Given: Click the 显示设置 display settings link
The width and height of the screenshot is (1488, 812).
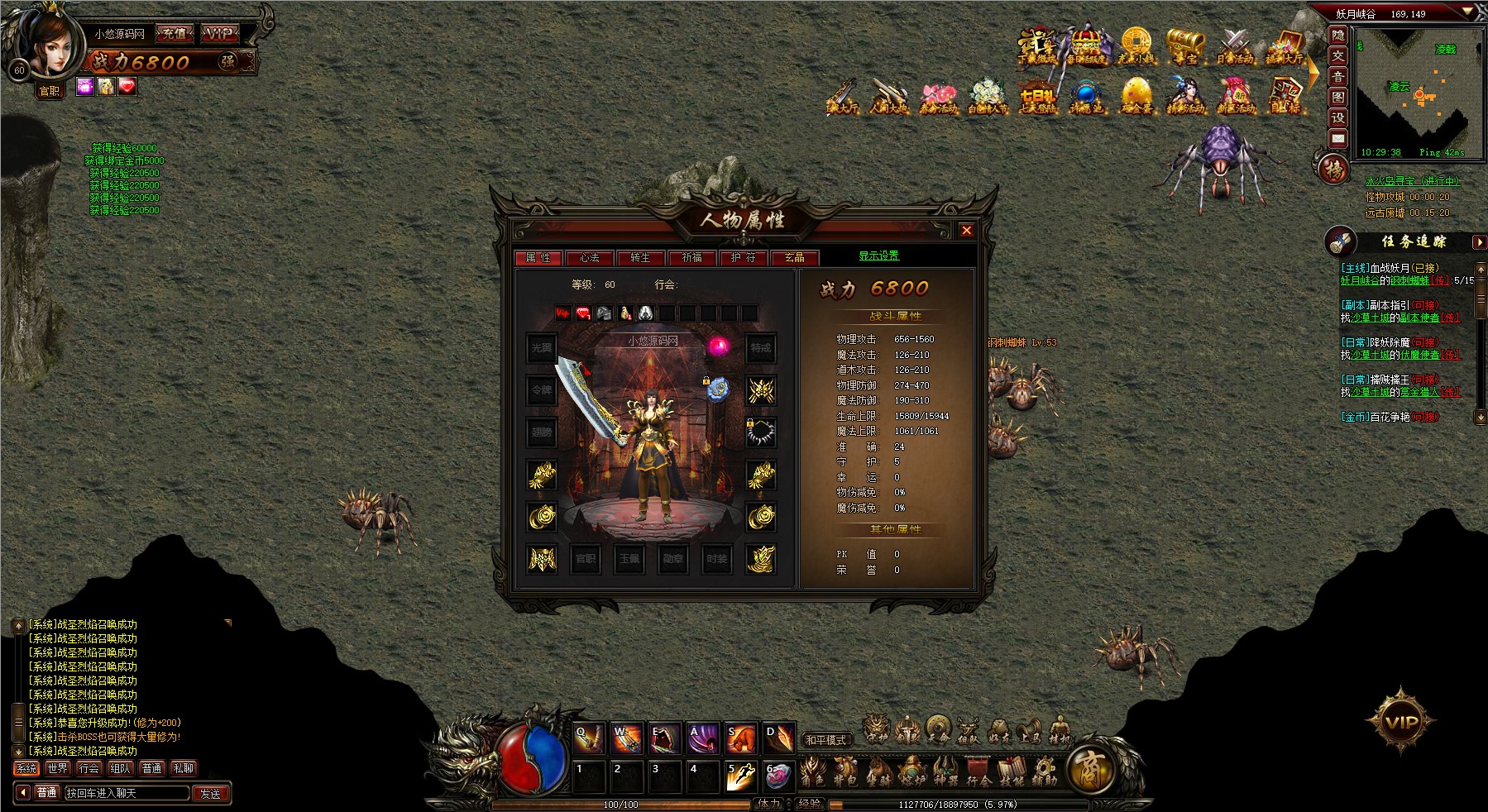Looking at the screenshot, I should pyautogui.click(x=878, y=256).
